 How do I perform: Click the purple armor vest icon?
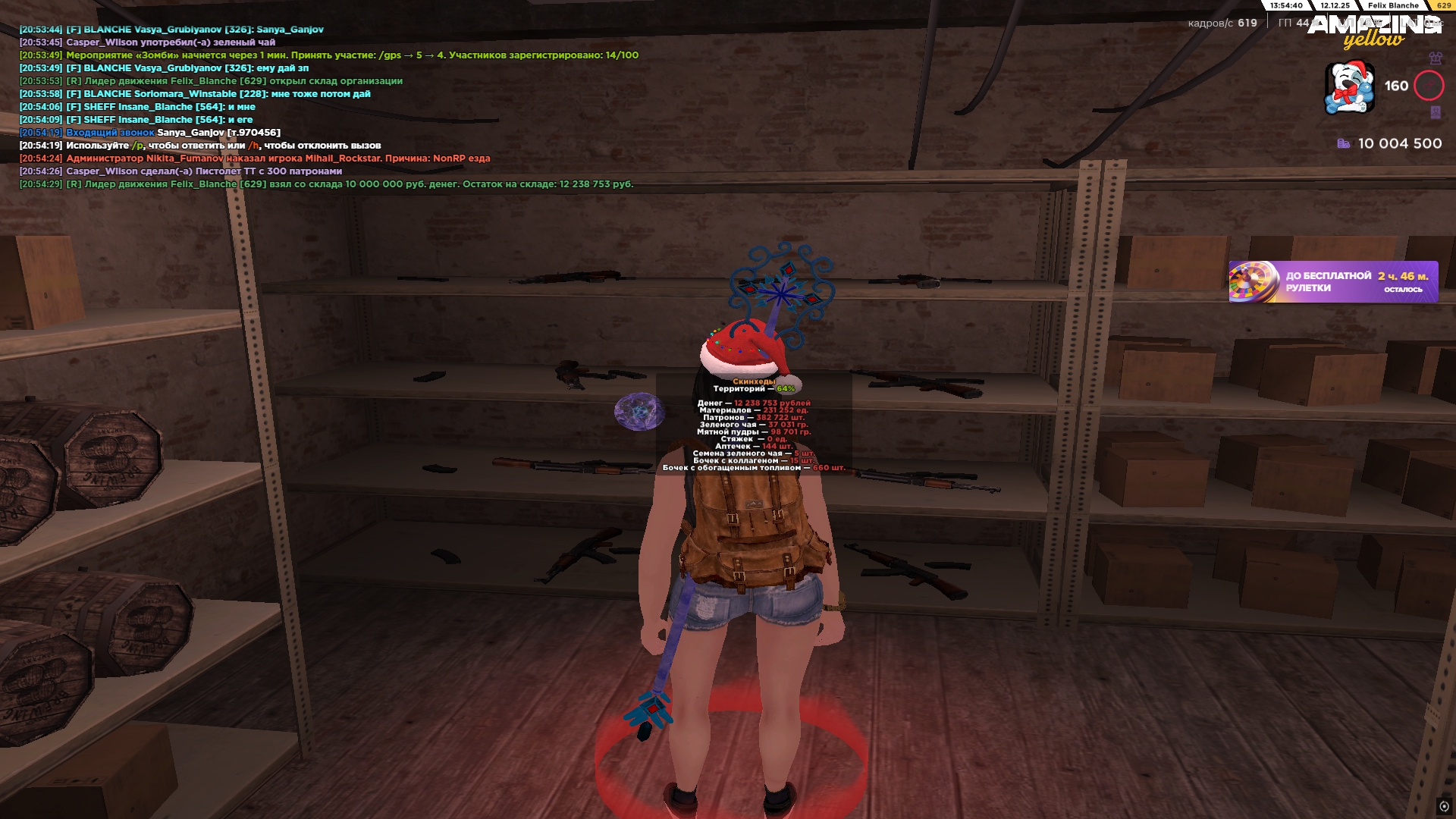[x=1435, y=58]
